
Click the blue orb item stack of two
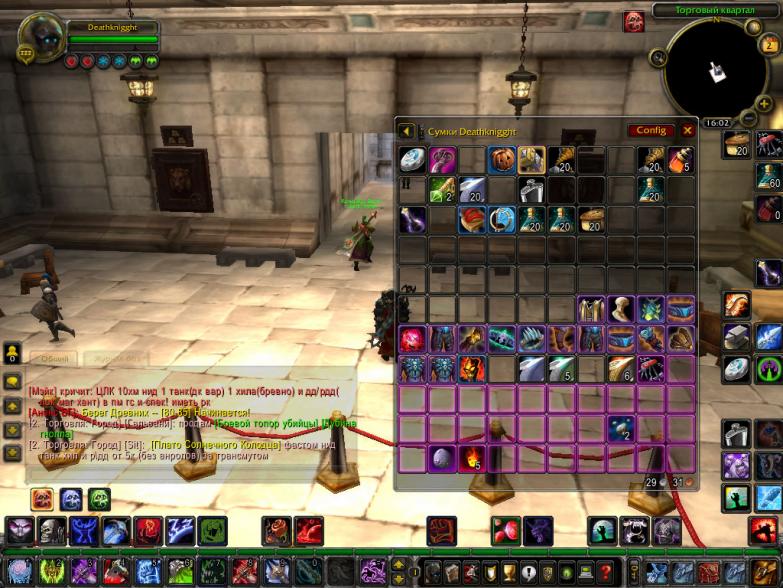[x=620, y=429]
